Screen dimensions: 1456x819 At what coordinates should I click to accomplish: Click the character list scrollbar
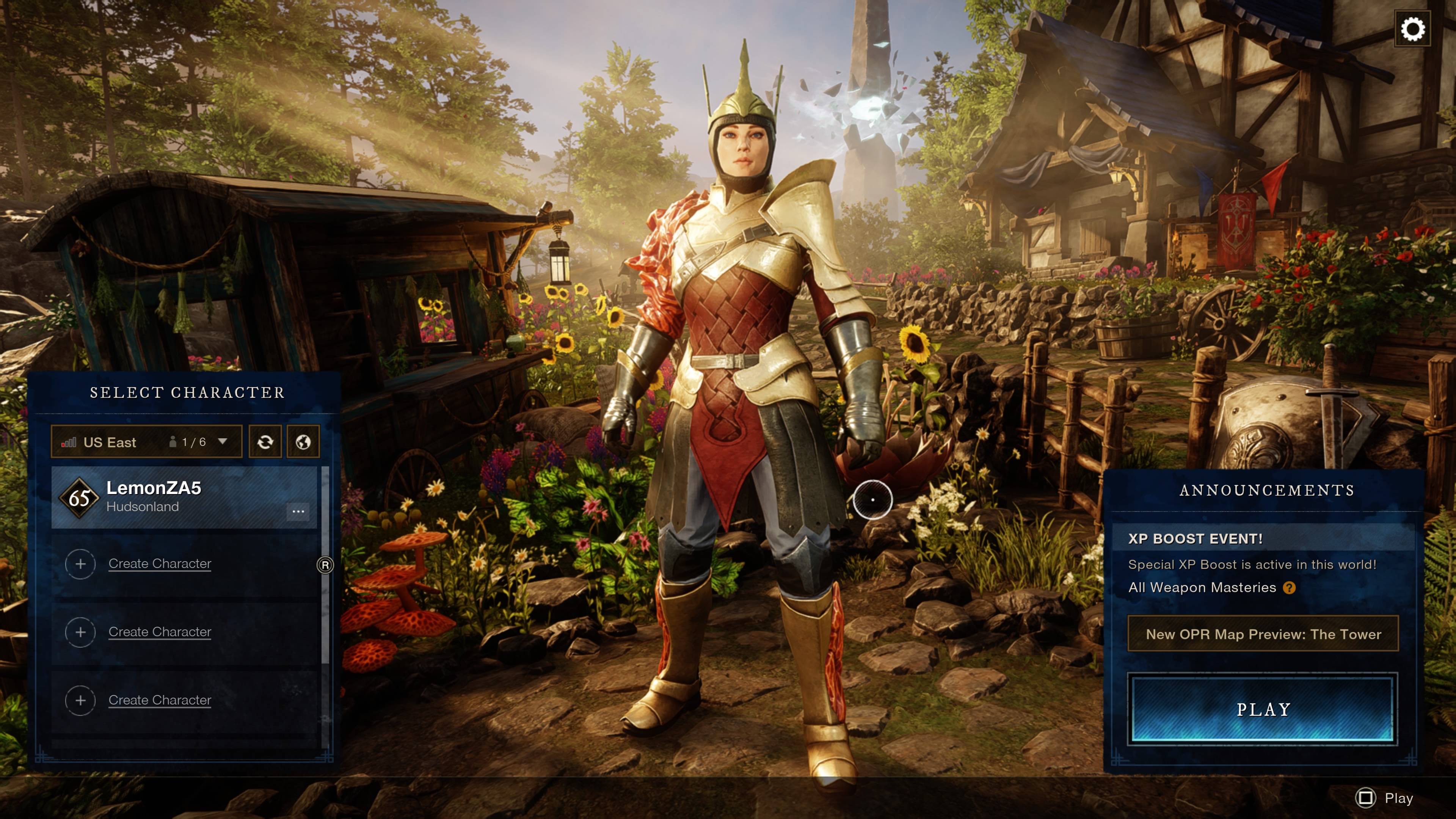point(325,565)
